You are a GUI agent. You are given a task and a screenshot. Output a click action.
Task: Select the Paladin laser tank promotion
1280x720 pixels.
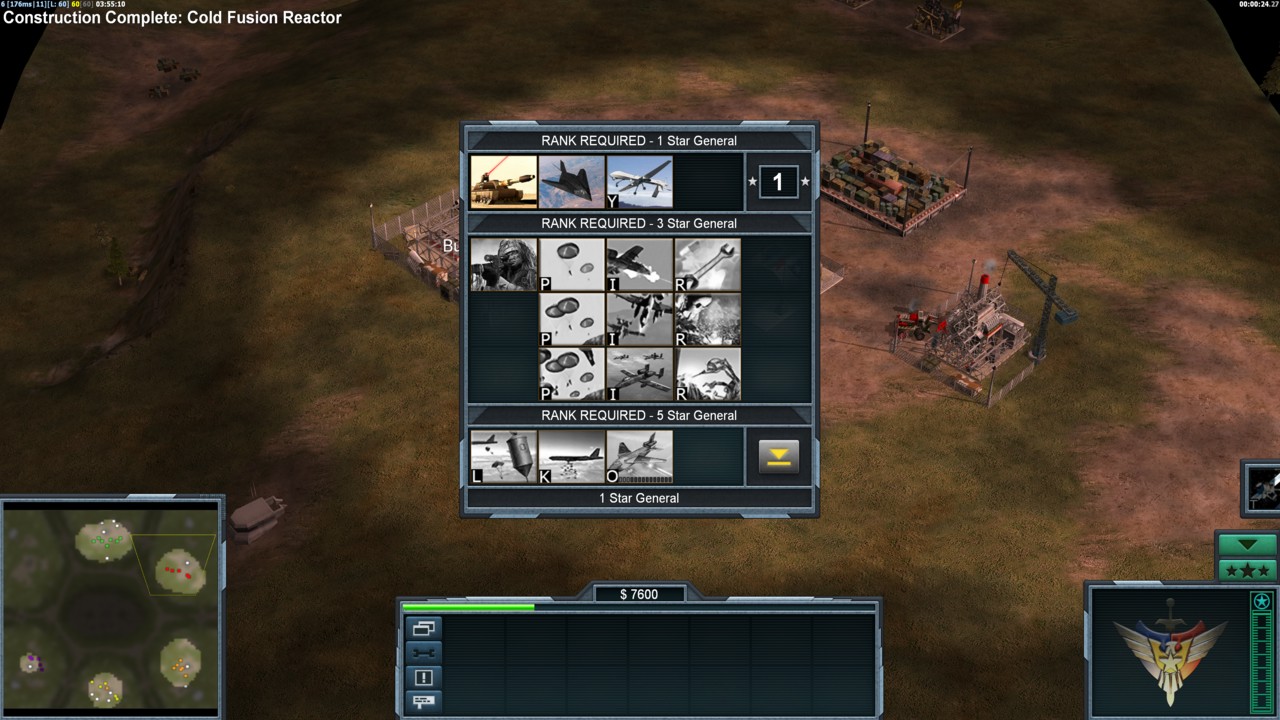503,181
